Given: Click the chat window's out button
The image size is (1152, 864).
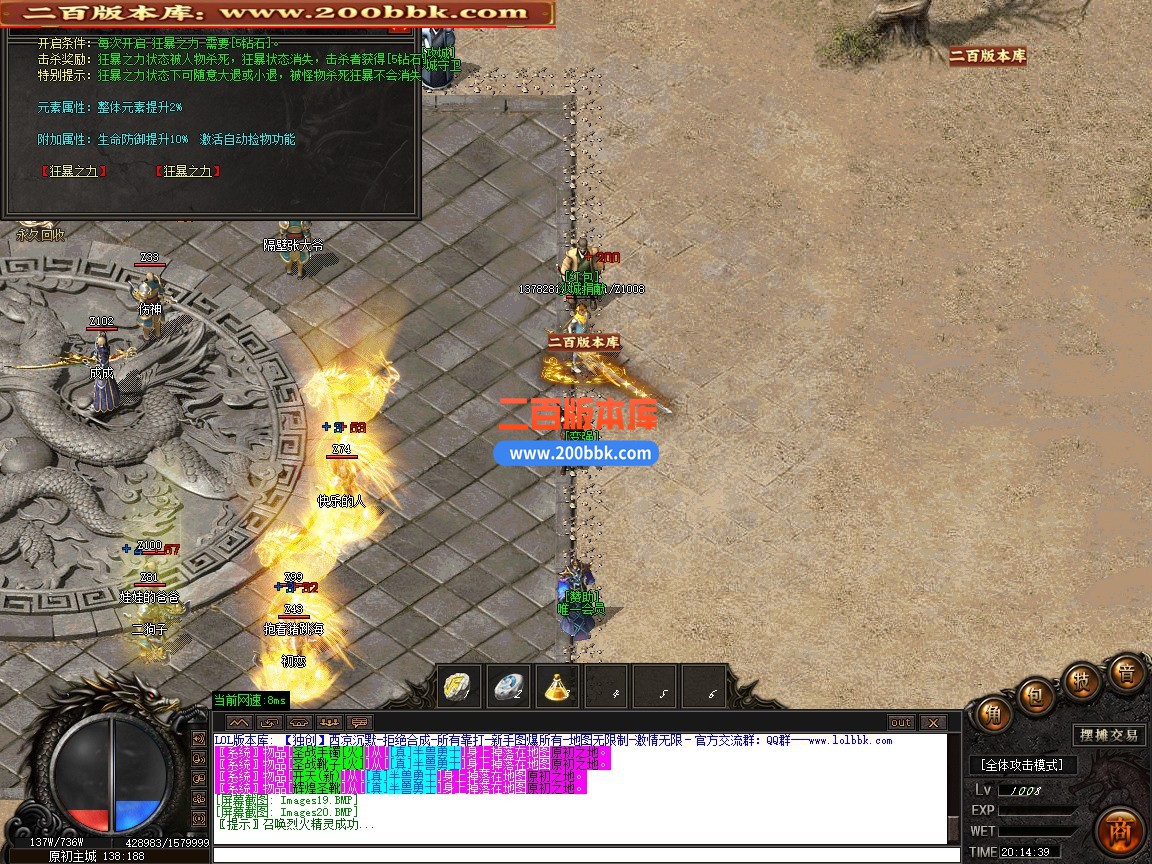Looking at the screenshot, I should pos(901,723).
